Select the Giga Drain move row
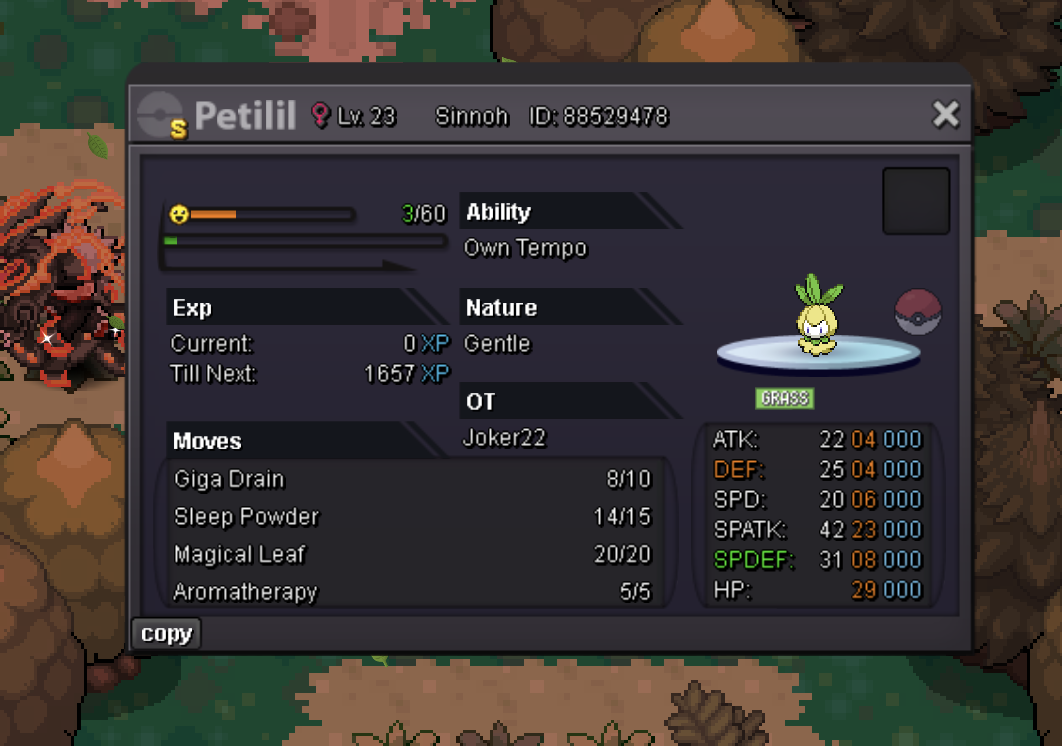 coord(412,480)
